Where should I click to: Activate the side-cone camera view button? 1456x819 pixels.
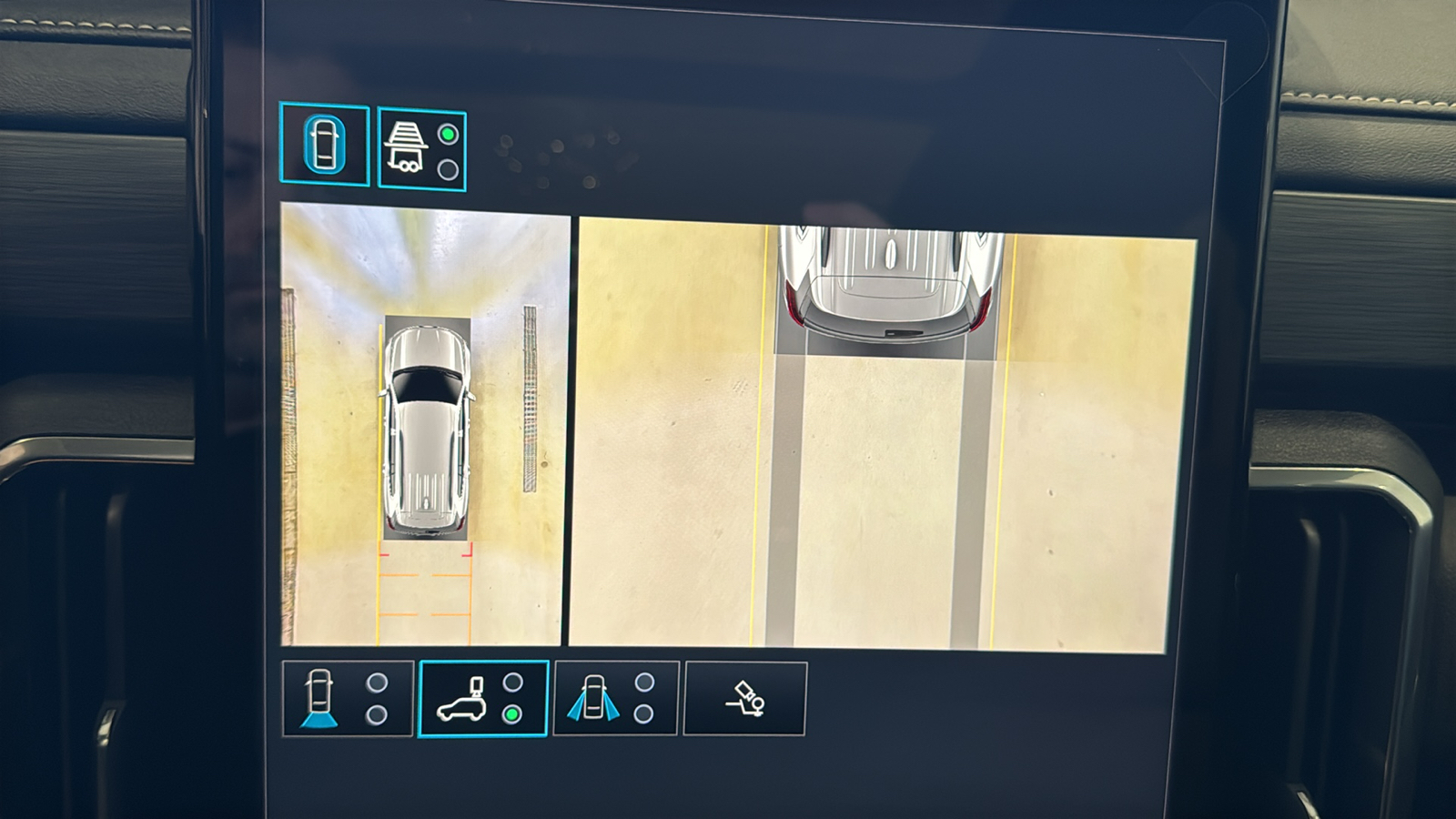[x=615, y=698]
